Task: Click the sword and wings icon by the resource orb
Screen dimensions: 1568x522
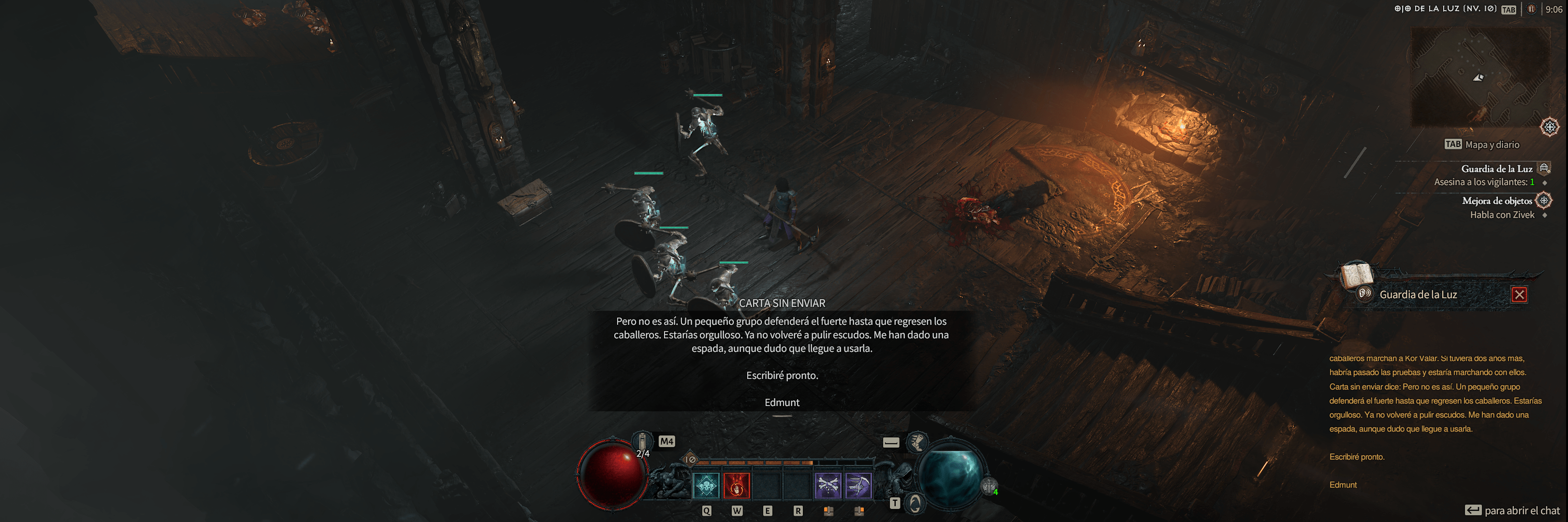Action: (989, 487)
